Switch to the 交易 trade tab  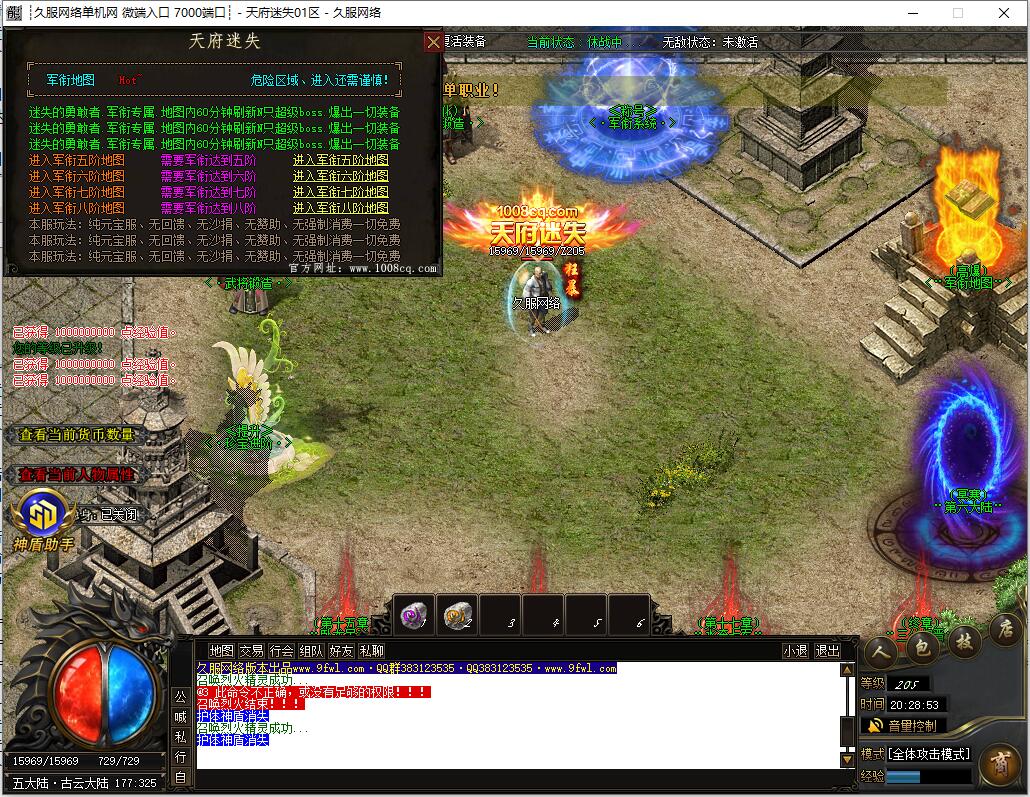pyautogui.click(x=251, y=651)
